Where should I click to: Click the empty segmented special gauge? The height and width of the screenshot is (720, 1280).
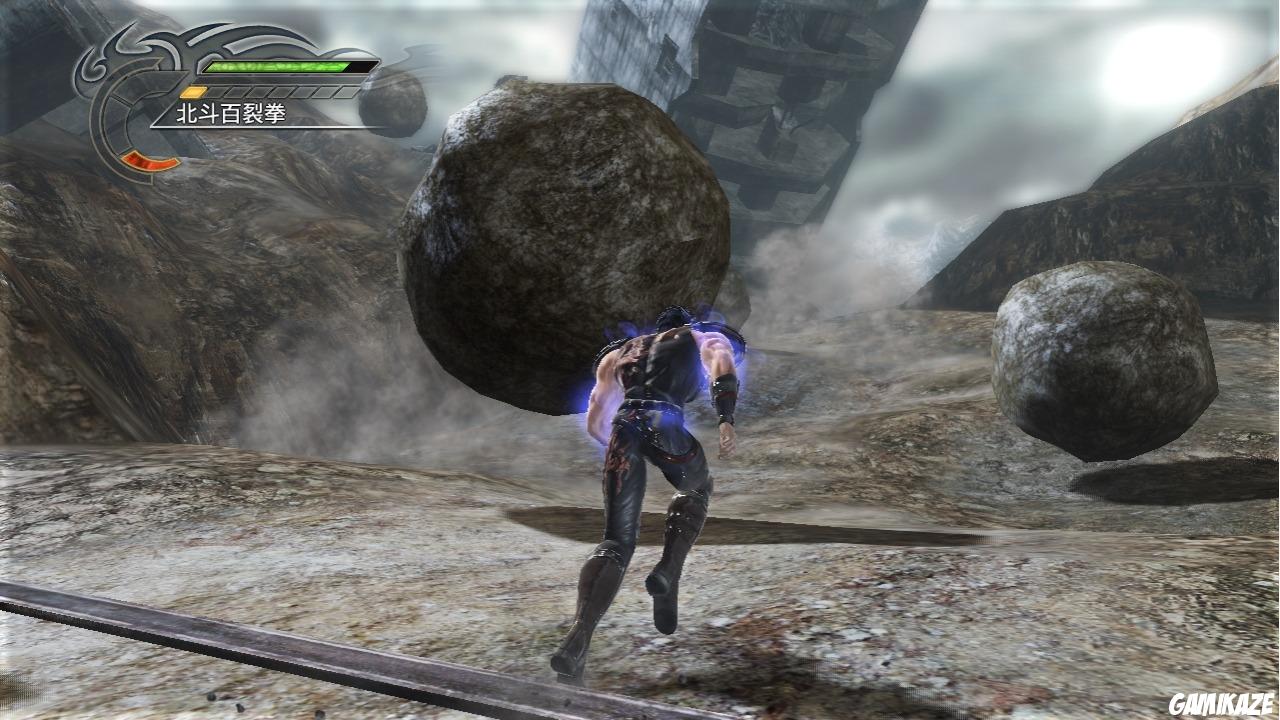[280, 90]
